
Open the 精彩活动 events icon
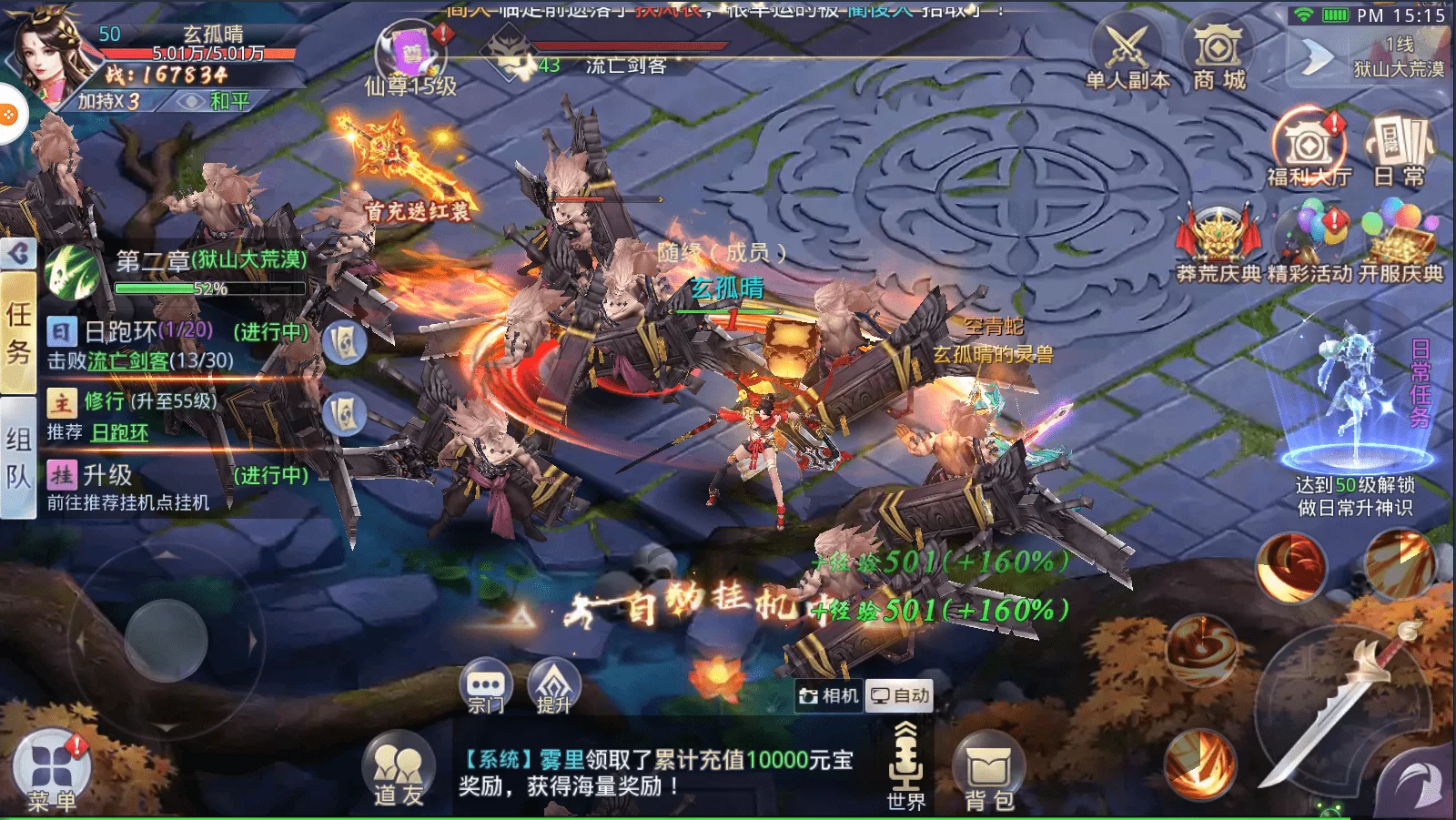1309,241
